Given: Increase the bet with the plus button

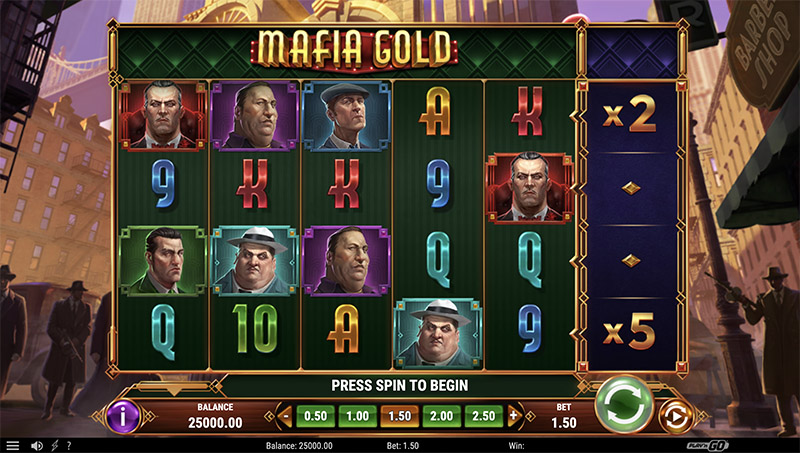Looking at the screenshot, I should pos(514,415).
